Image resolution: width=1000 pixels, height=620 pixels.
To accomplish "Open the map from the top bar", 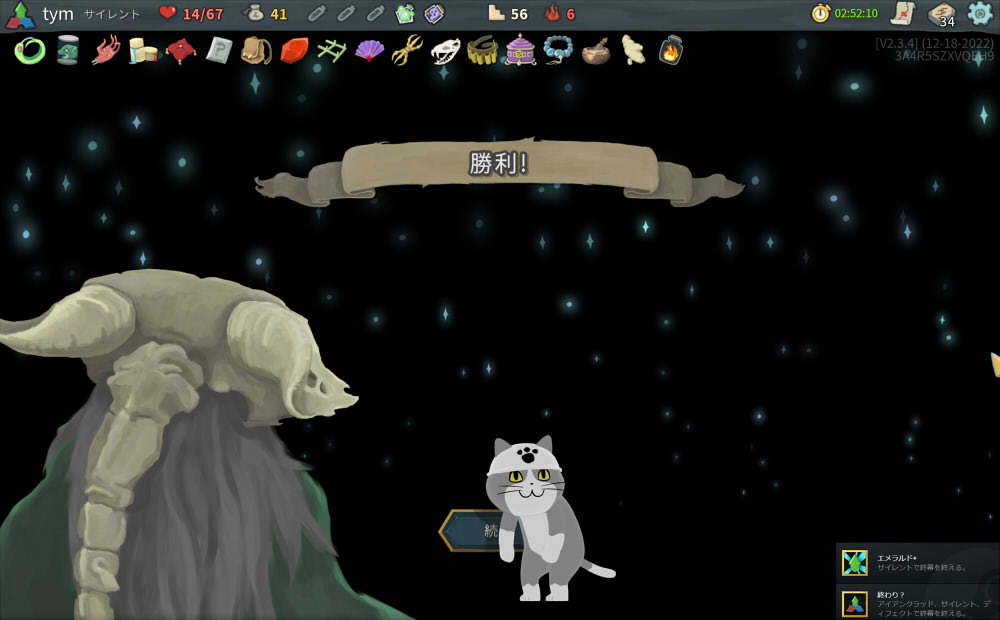I will click(903, 13).
